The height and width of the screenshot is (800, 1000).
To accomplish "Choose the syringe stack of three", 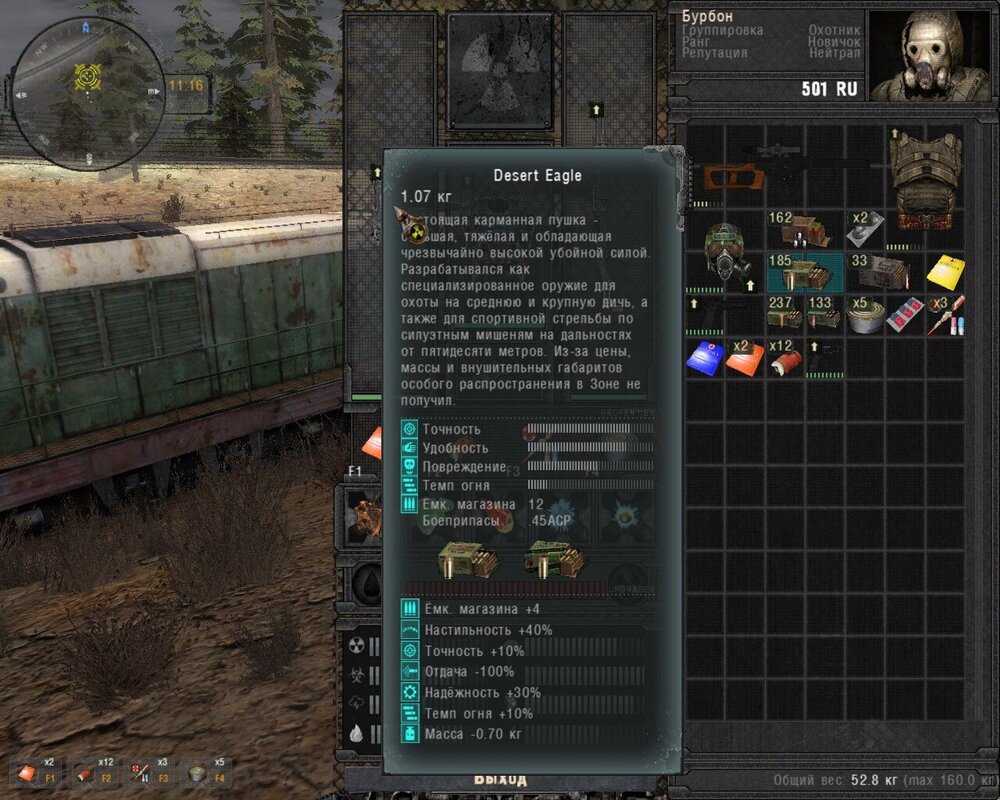I will [945, 314].
